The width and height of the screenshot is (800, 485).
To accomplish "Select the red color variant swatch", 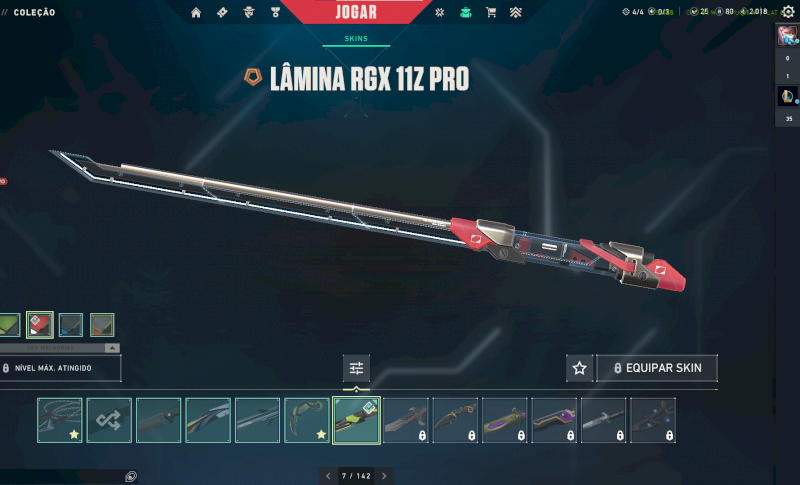I will point(40,325).
